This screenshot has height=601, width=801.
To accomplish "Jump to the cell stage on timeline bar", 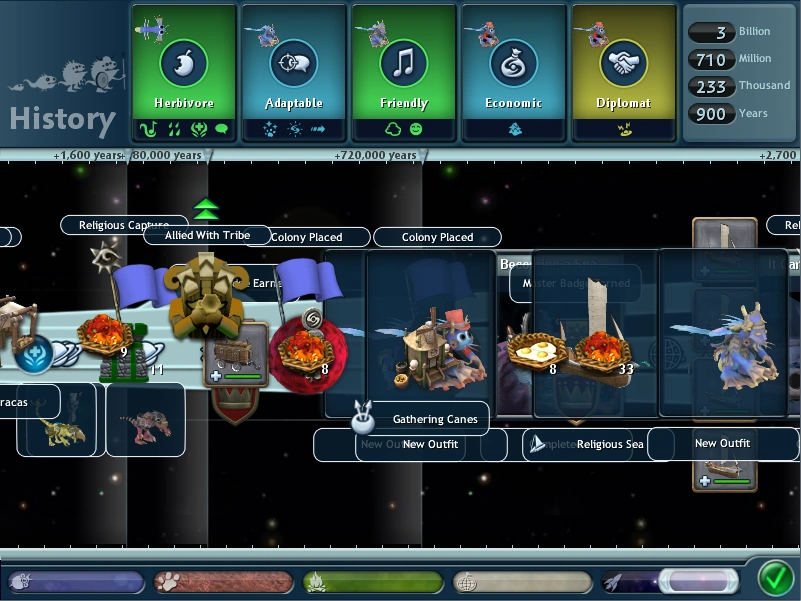I will 75,582.
